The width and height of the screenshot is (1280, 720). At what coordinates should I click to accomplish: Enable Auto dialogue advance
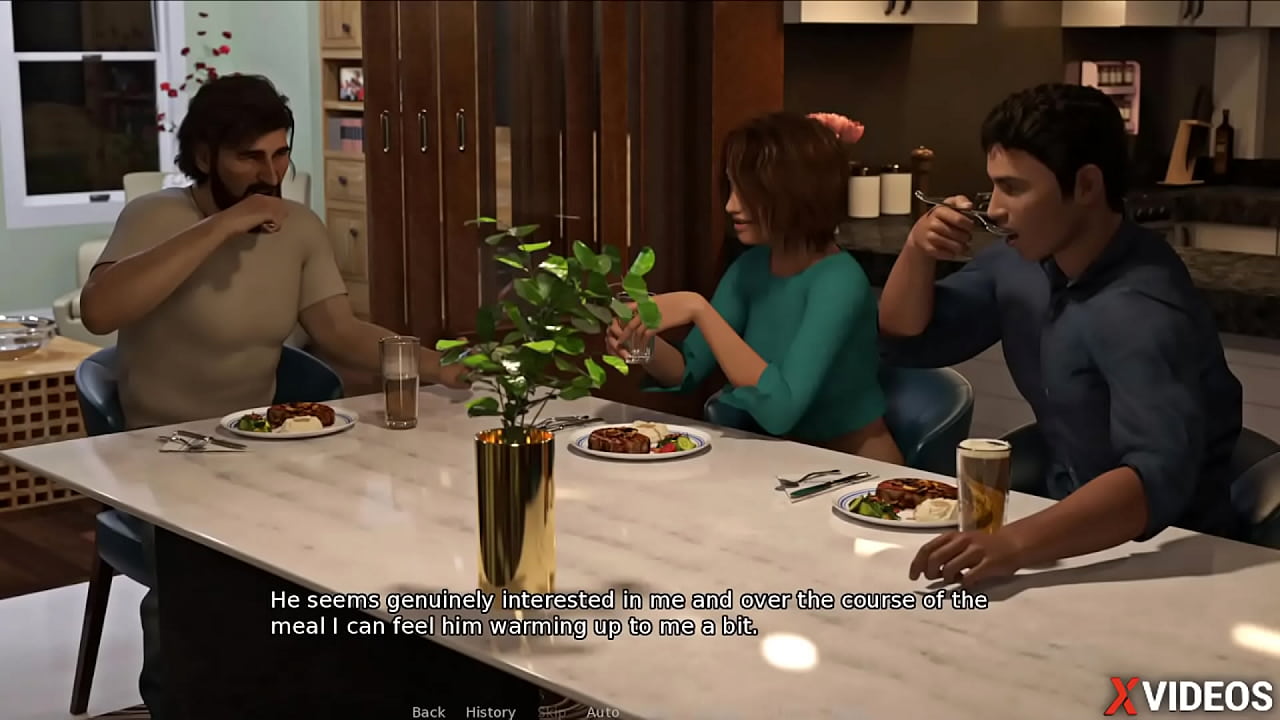[x=602, y=712]
